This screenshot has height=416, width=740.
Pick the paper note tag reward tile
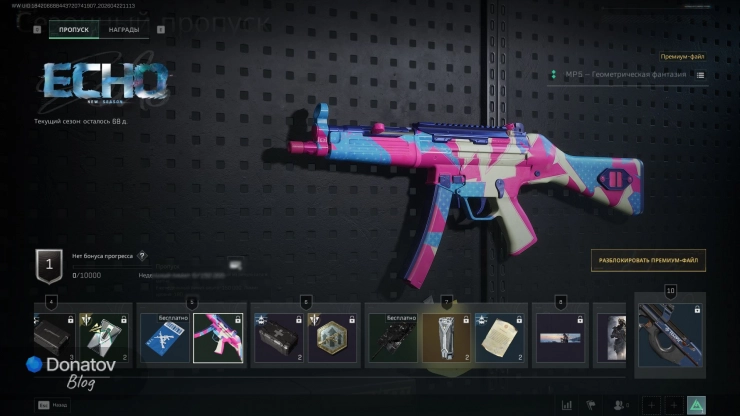pyautogui.click(x=500, y=336)
